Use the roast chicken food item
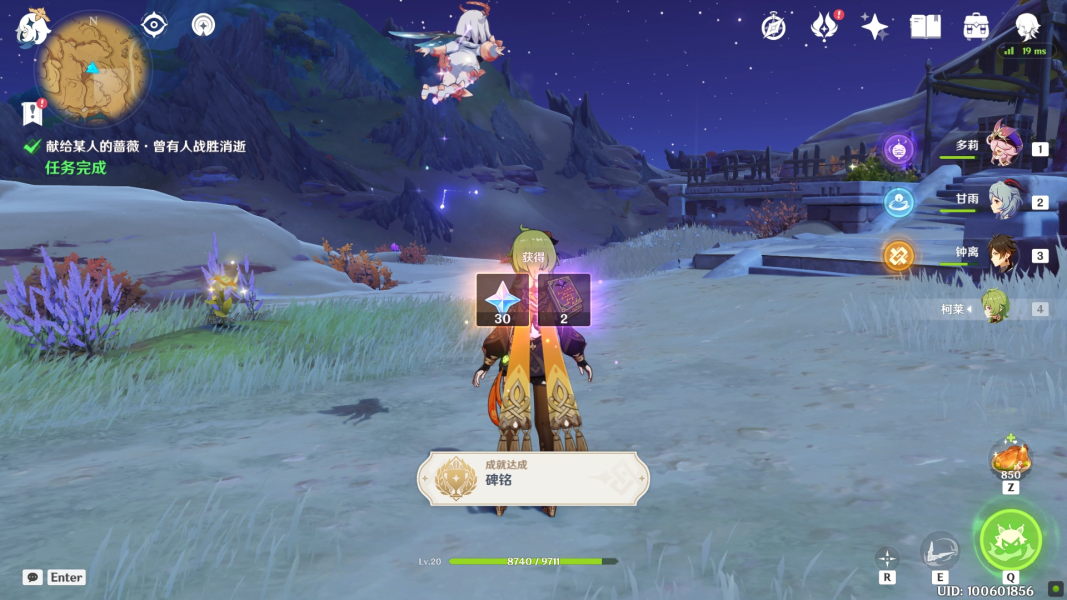The height and width of the screenshot is (600, 1067). (1010, 459)
